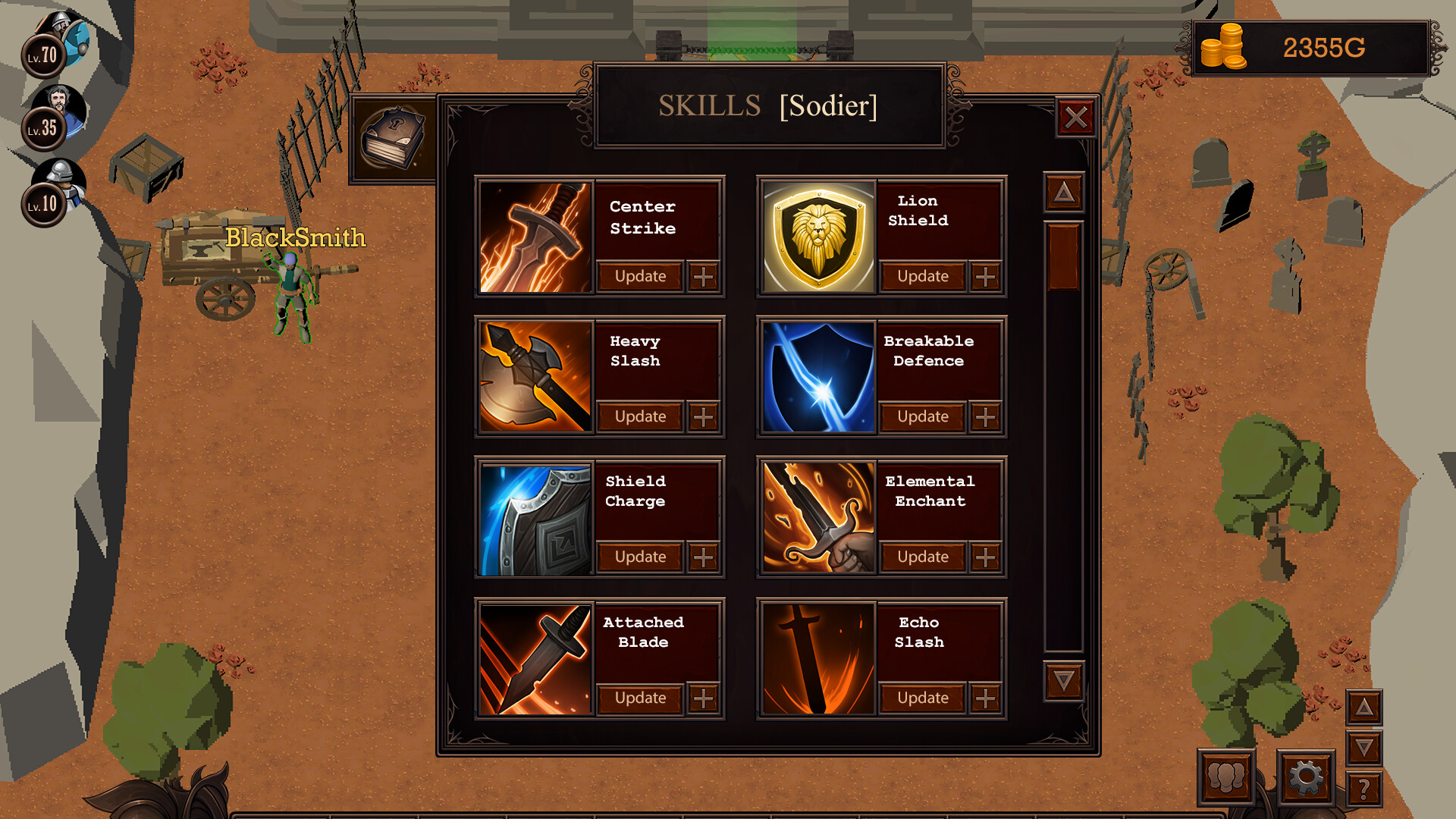Update the Center Strike skill
The width and height of the screenshot is (1456, 819).
(641, 277)
